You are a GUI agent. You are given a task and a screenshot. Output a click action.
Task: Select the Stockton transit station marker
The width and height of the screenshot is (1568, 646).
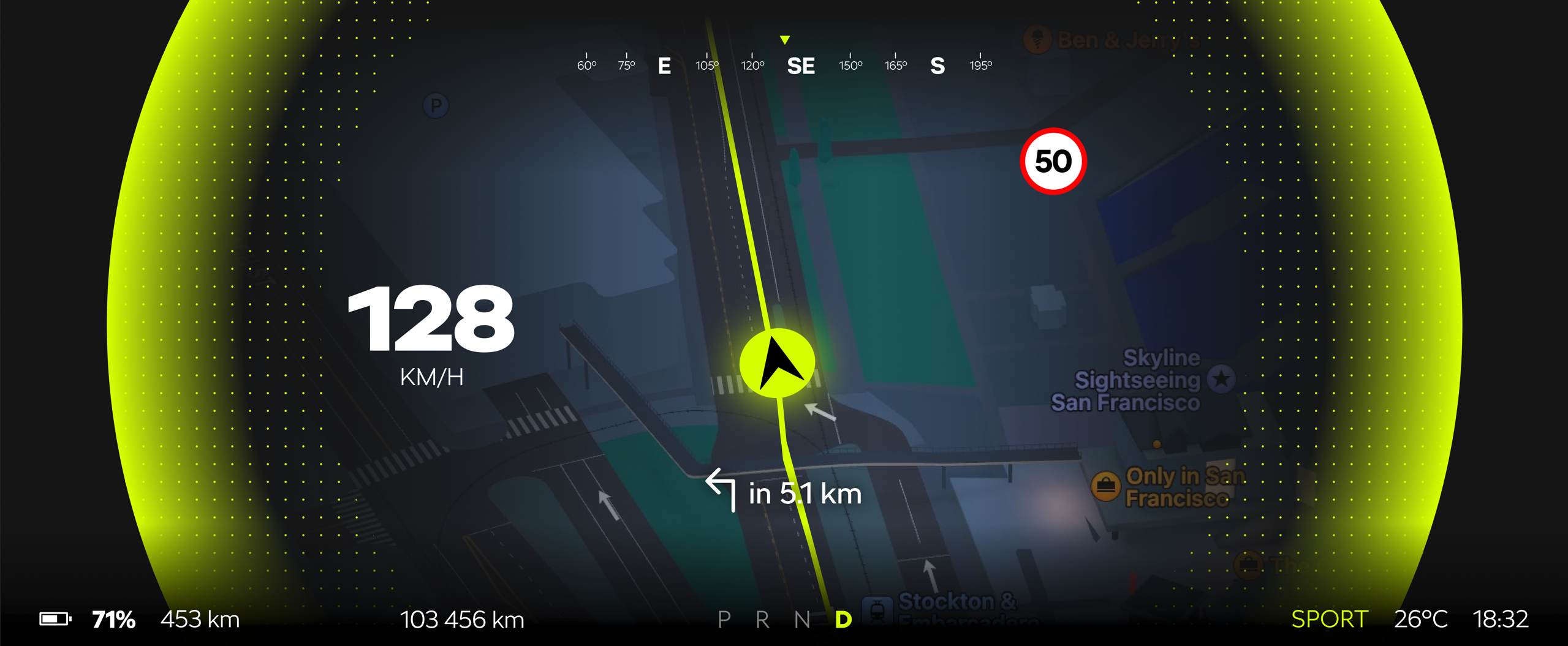[x=877, y=609]
